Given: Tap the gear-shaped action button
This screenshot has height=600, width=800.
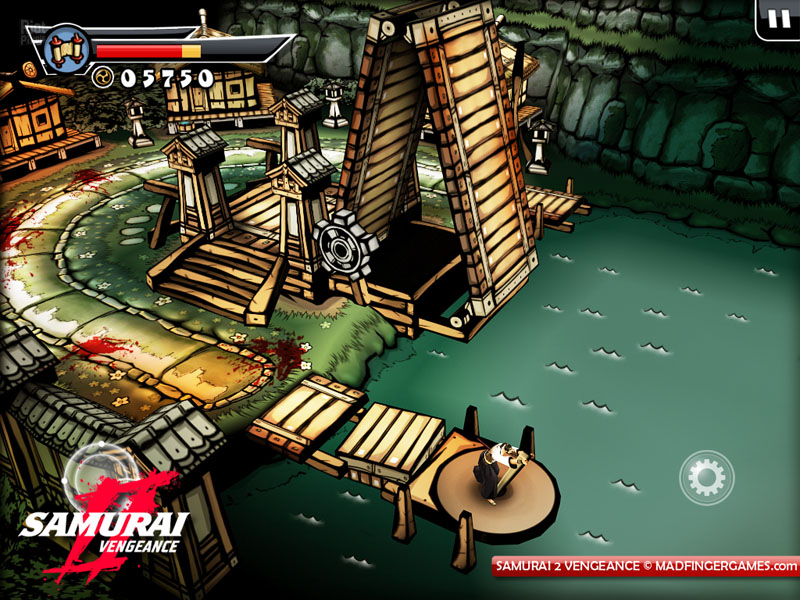Looking at the screenshot, I should (x=707, y=478).
